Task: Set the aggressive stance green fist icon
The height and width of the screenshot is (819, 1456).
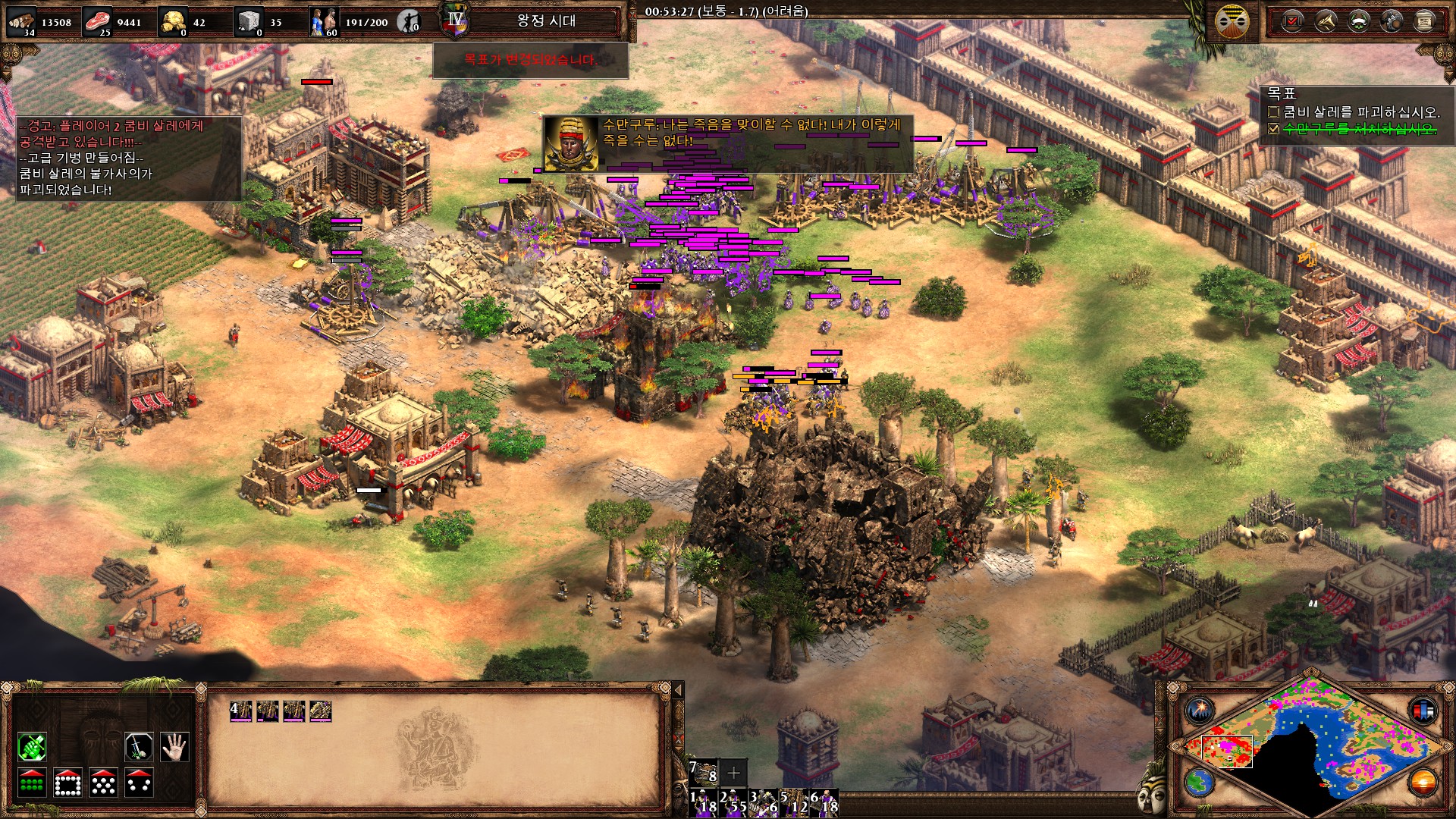Action: coord(32,748)
